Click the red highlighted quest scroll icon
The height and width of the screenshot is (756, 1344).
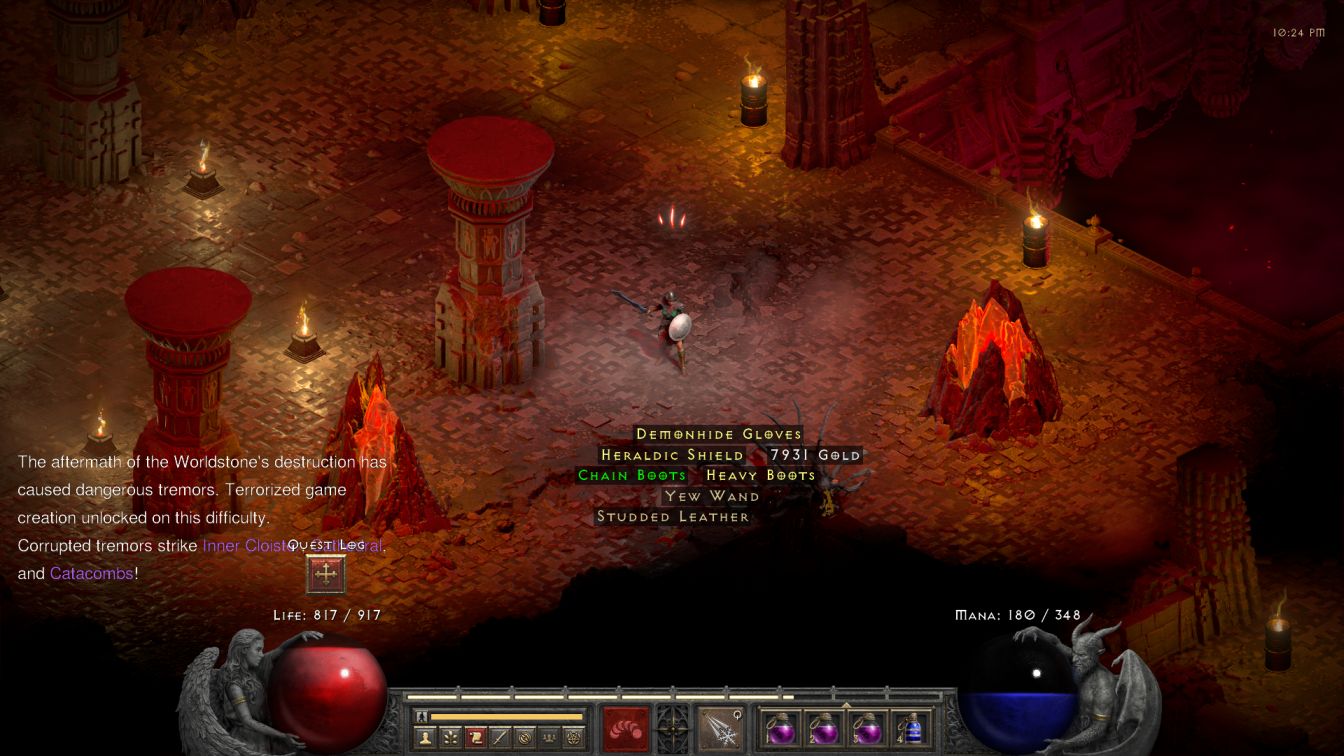[476, 738]
